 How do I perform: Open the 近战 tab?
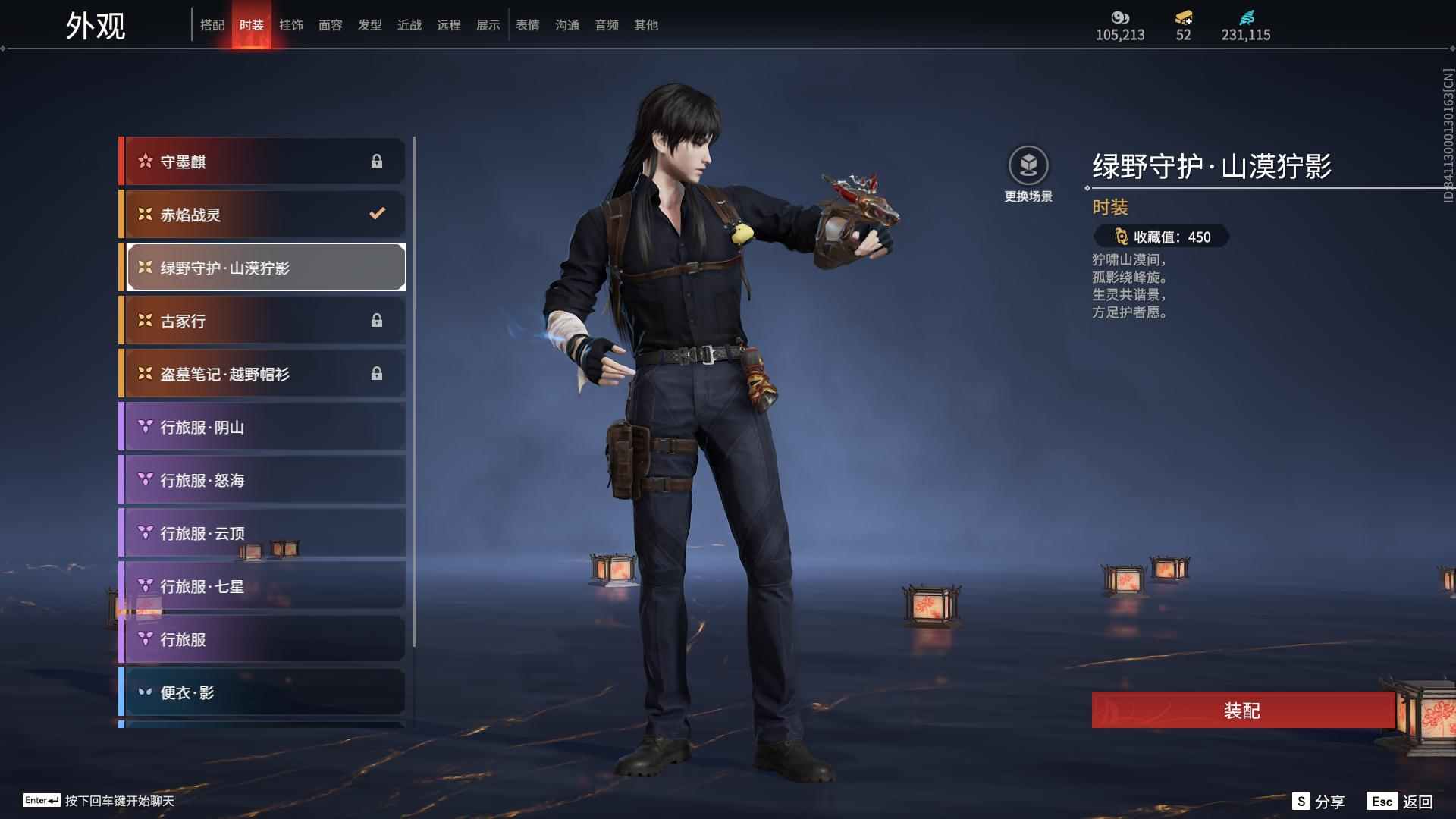click(x=409, y=25)
